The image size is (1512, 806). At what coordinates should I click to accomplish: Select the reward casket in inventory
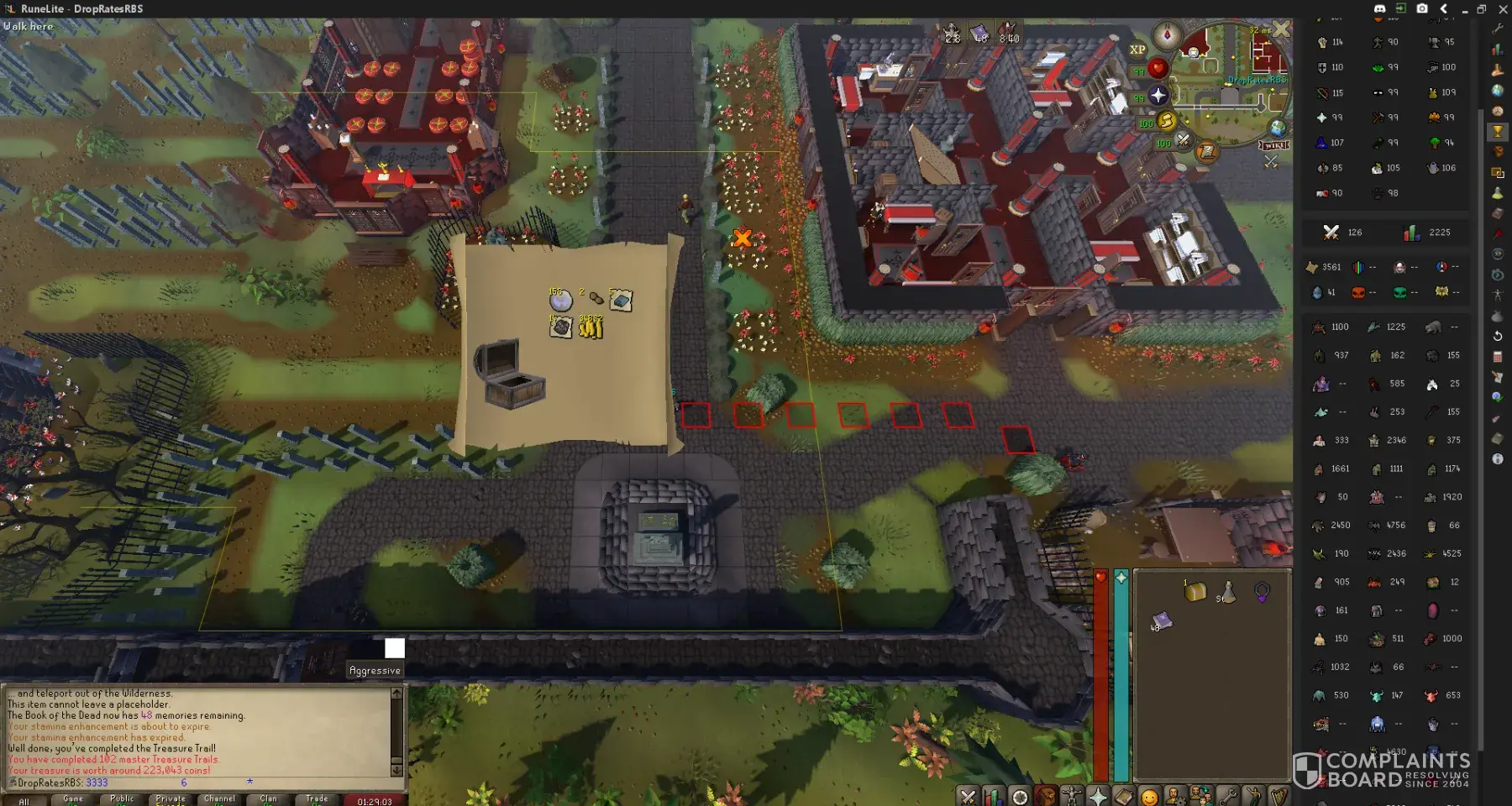coord(1195,592)
